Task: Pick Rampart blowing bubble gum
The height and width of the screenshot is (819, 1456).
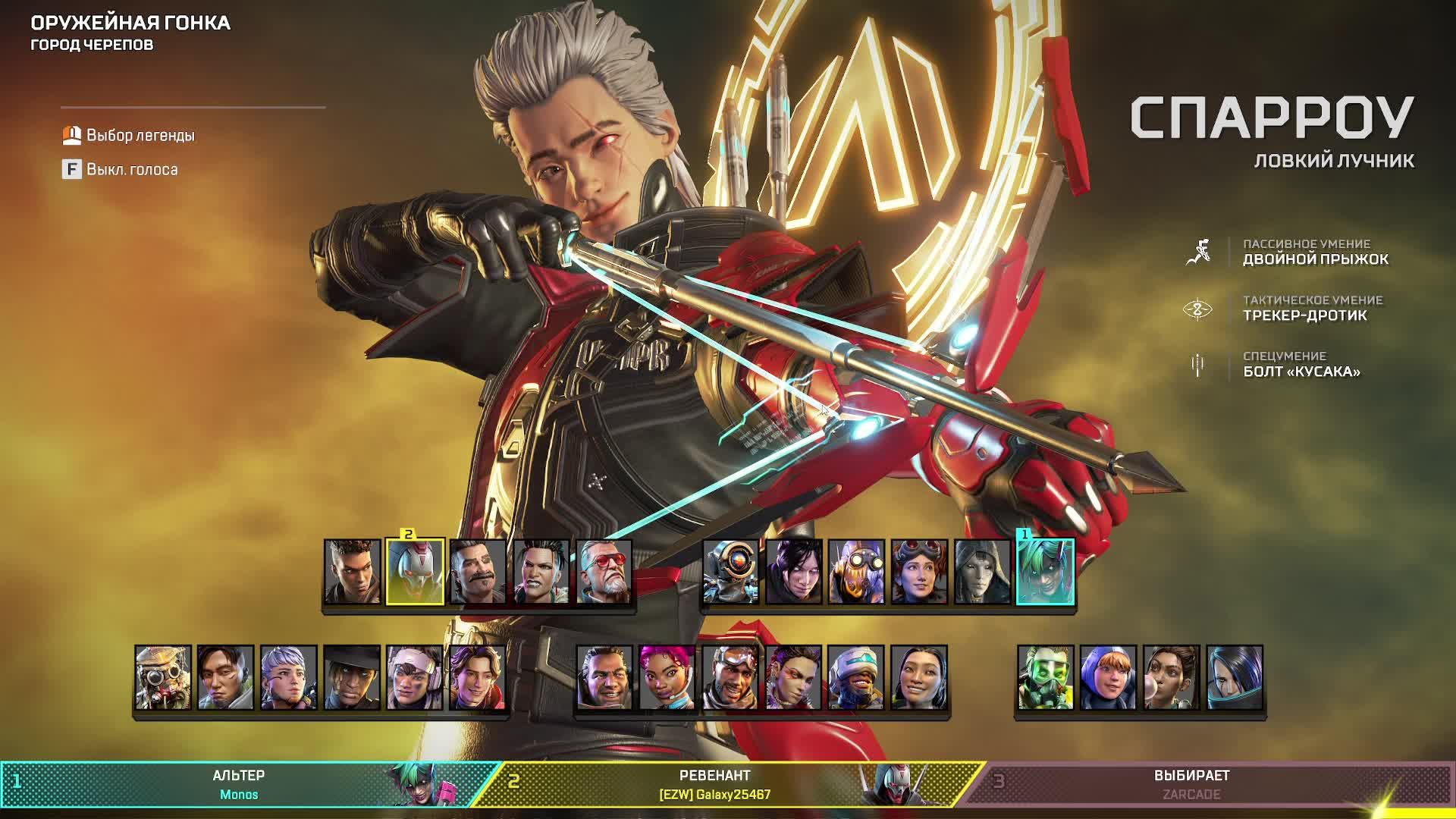Action: (1171, 678)
